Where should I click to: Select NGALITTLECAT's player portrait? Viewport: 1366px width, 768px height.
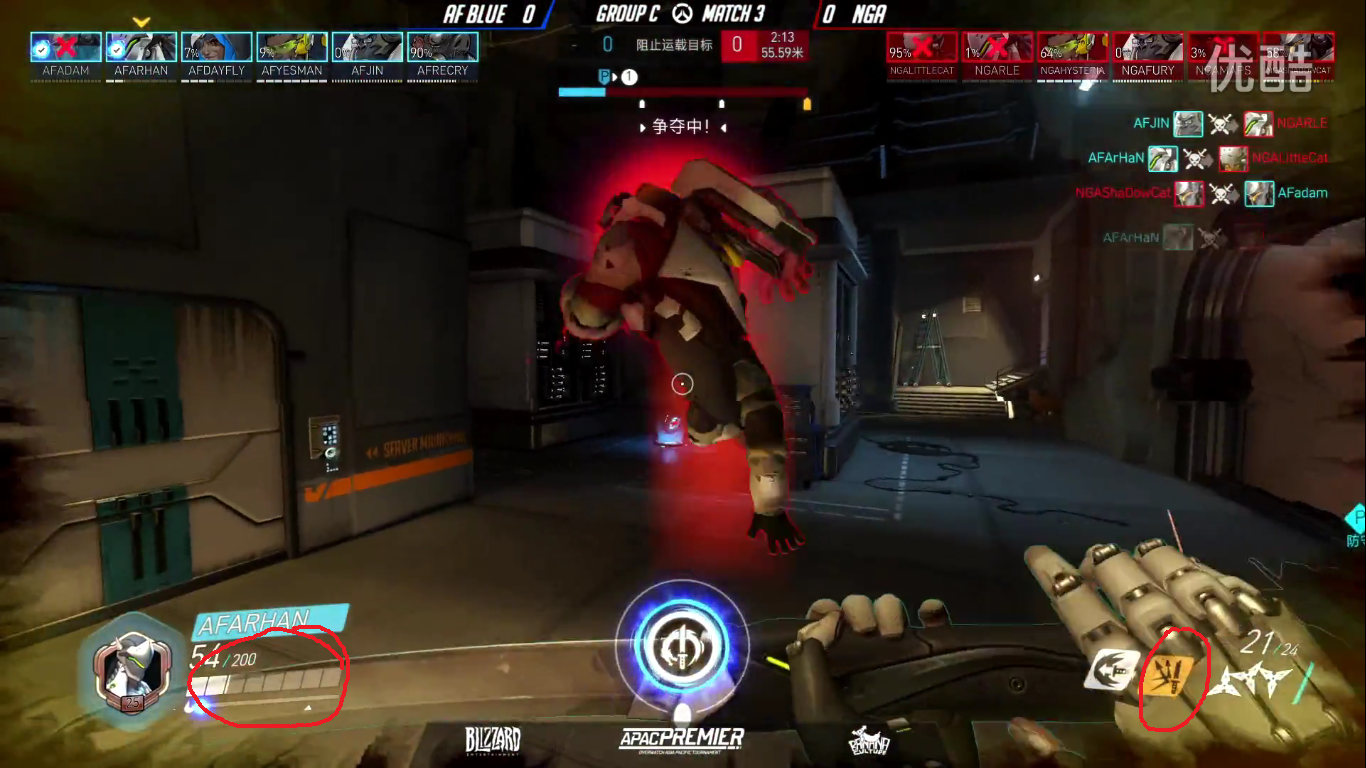click(921, 47)
